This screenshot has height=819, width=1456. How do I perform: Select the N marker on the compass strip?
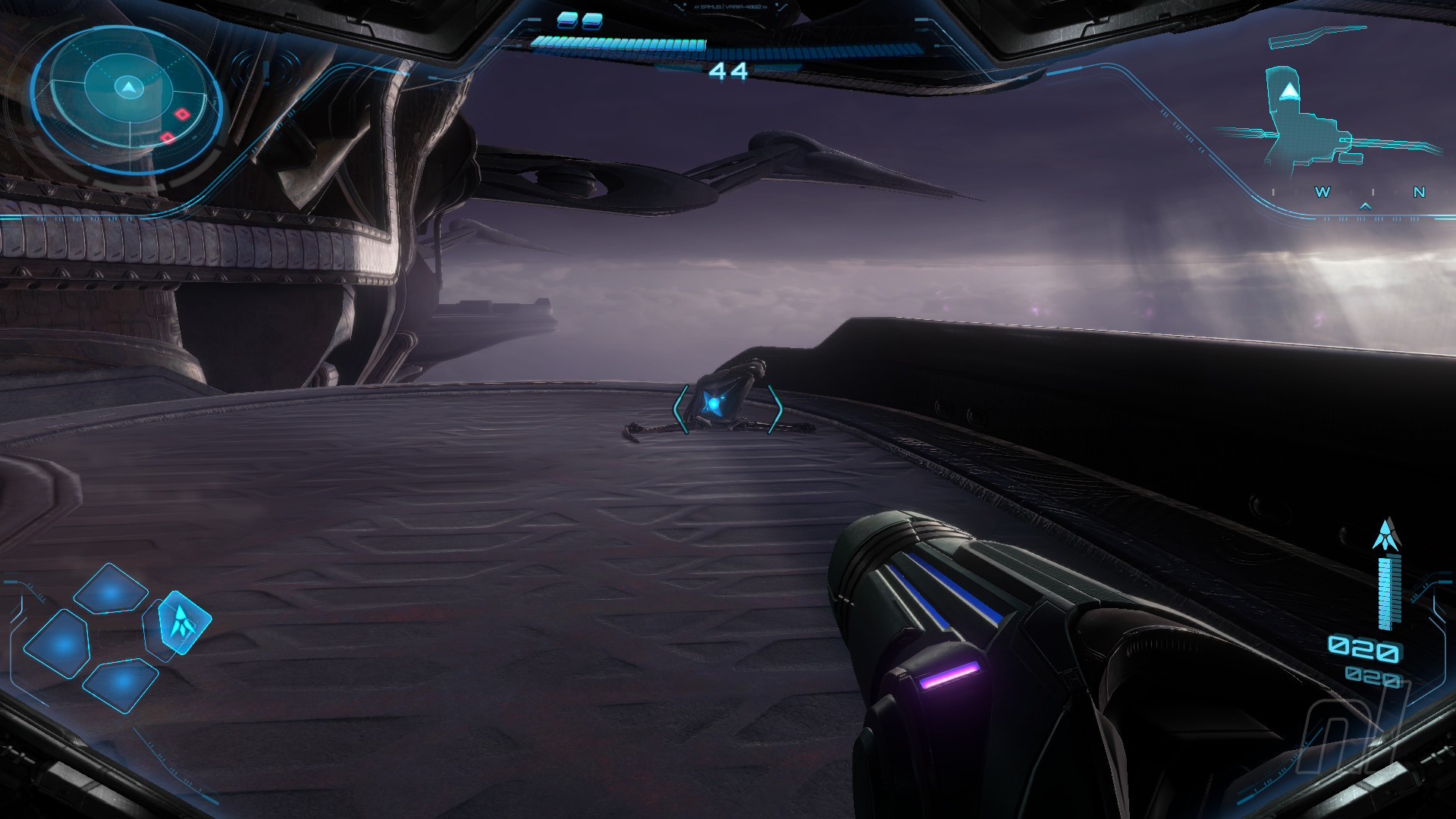point(1420,192)
